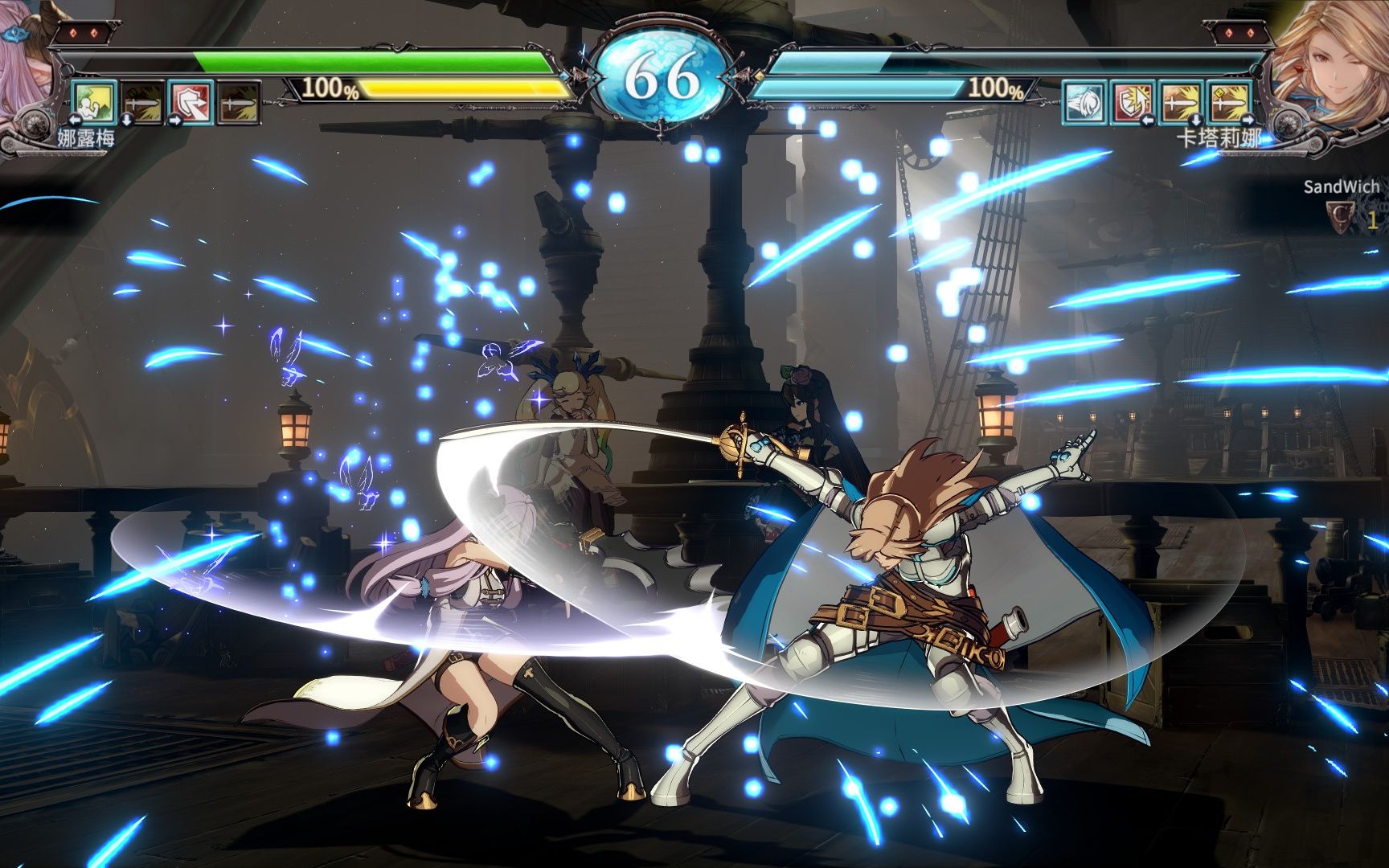The width and height of the screenshot is (1389, 868).
Task: Select Narmaya's dimmed sword skill with down arrow
Action: tap(143, 102)
